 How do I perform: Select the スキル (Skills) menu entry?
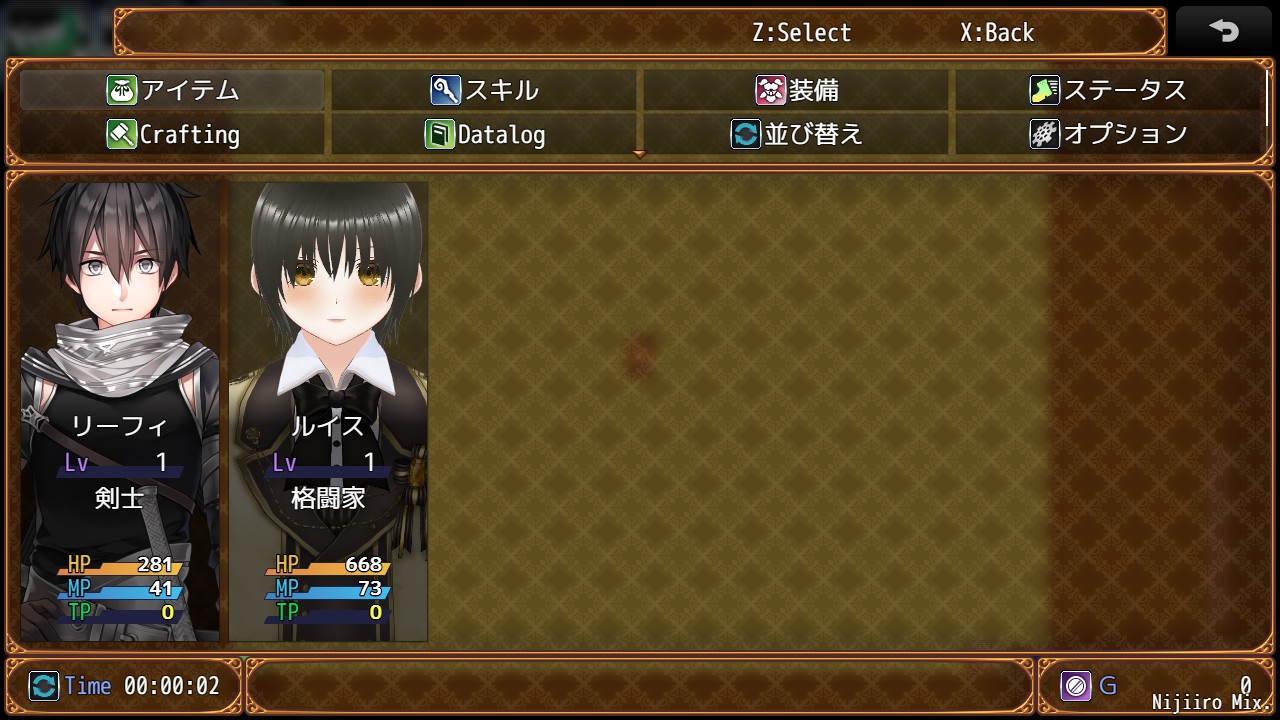[x=485, y=90]
